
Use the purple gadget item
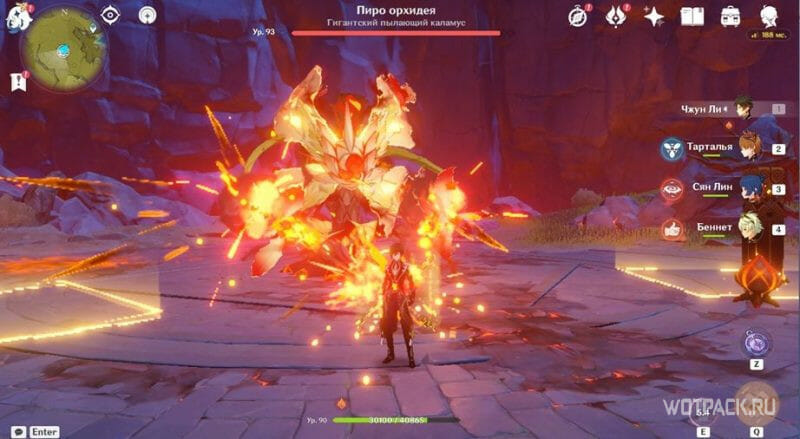[x=756, y=343]
